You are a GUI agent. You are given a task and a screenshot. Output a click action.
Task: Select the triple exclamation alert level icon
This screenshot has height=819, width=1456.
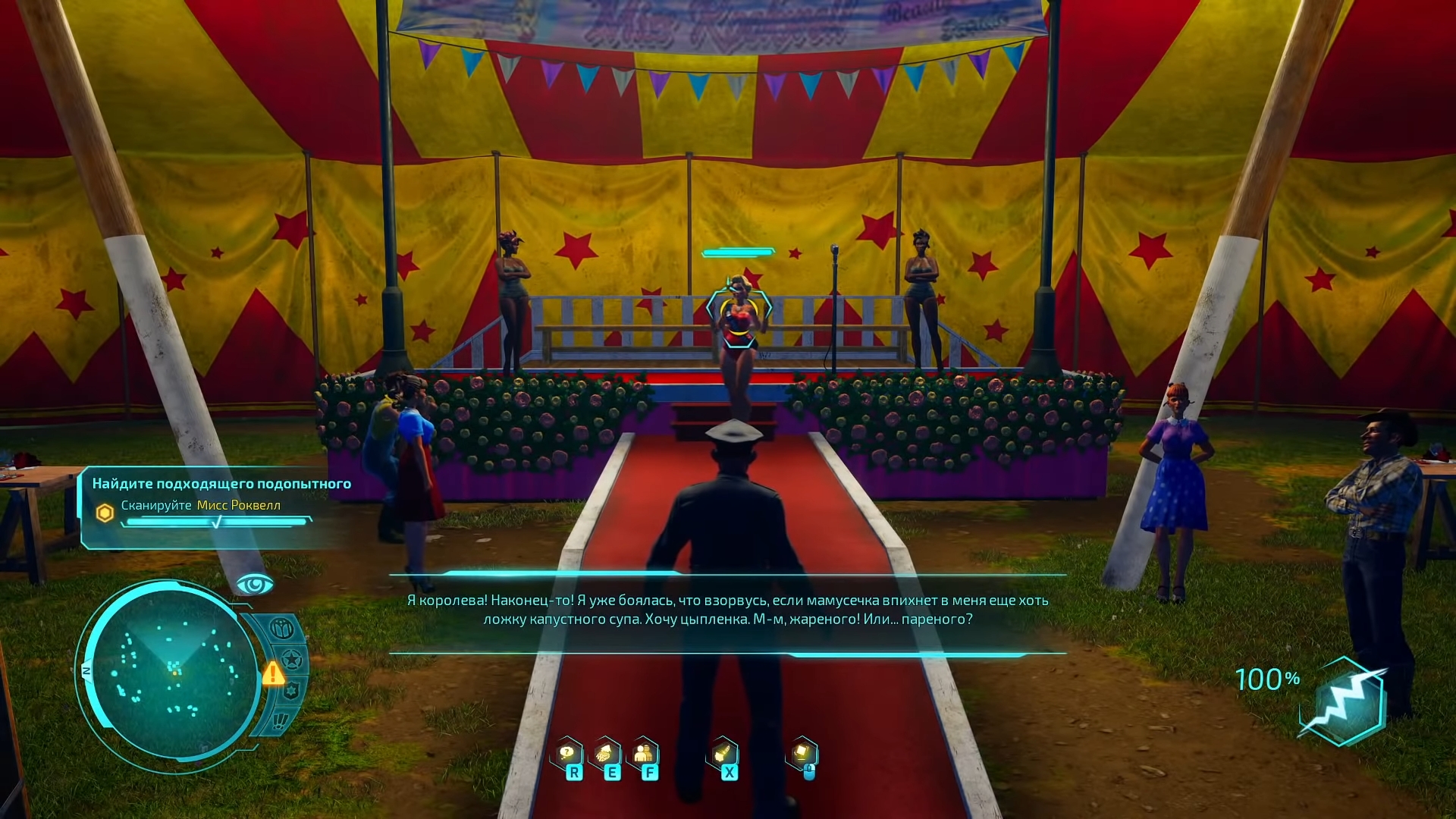pyautogui.click(x=281, y=720)
